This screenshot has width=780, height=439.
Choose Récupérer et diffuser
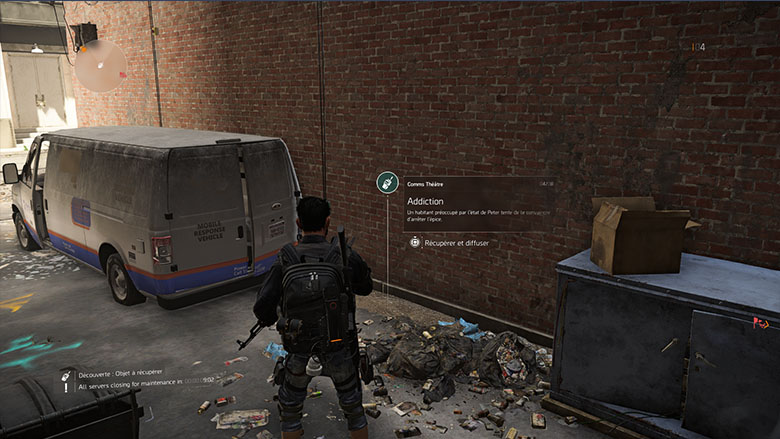click(455, 242)
